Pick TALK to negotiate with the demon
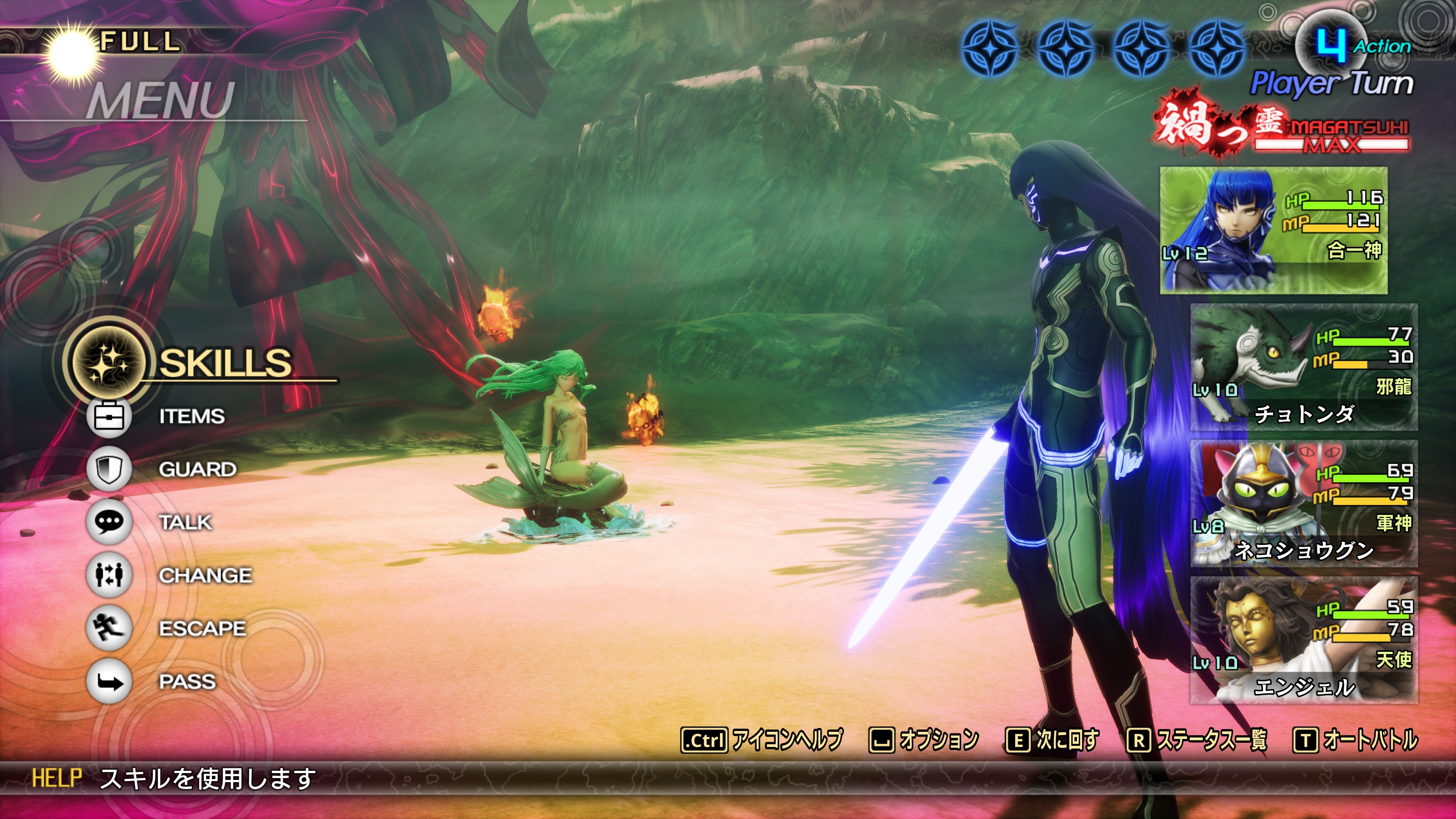 185,522
